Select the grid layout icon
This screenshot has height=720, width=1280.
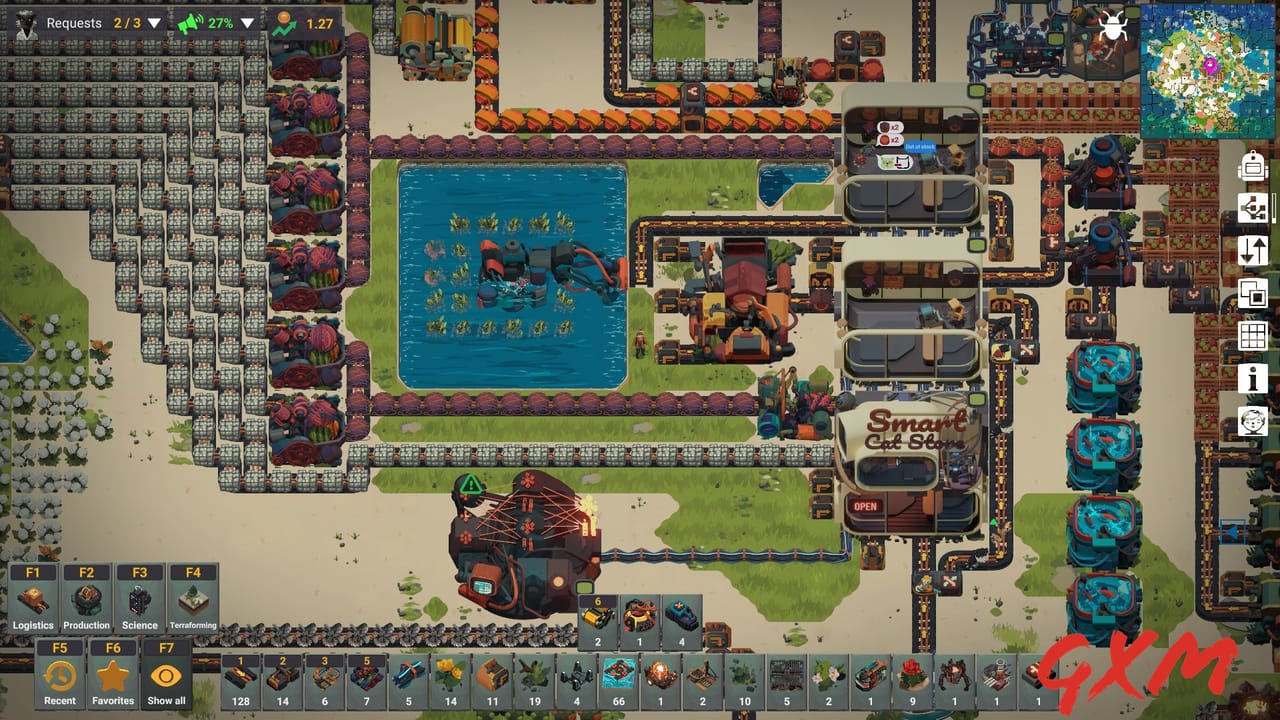pos(1252,337)
